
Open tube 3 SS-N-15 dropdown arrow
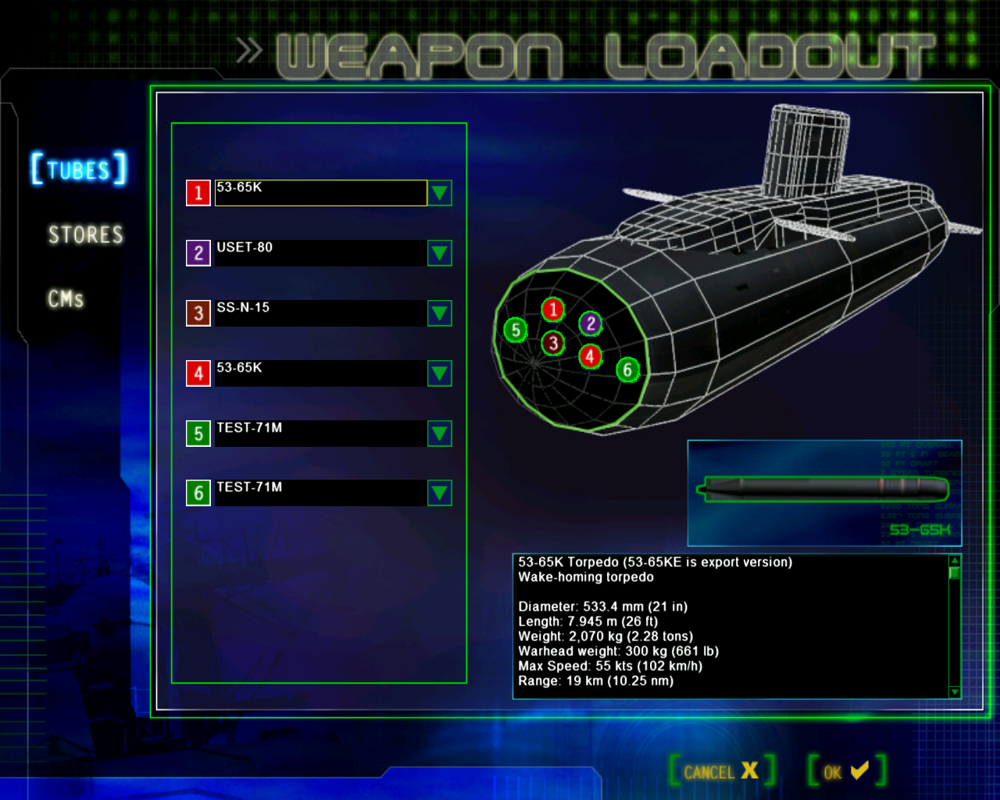pos(440,313)
